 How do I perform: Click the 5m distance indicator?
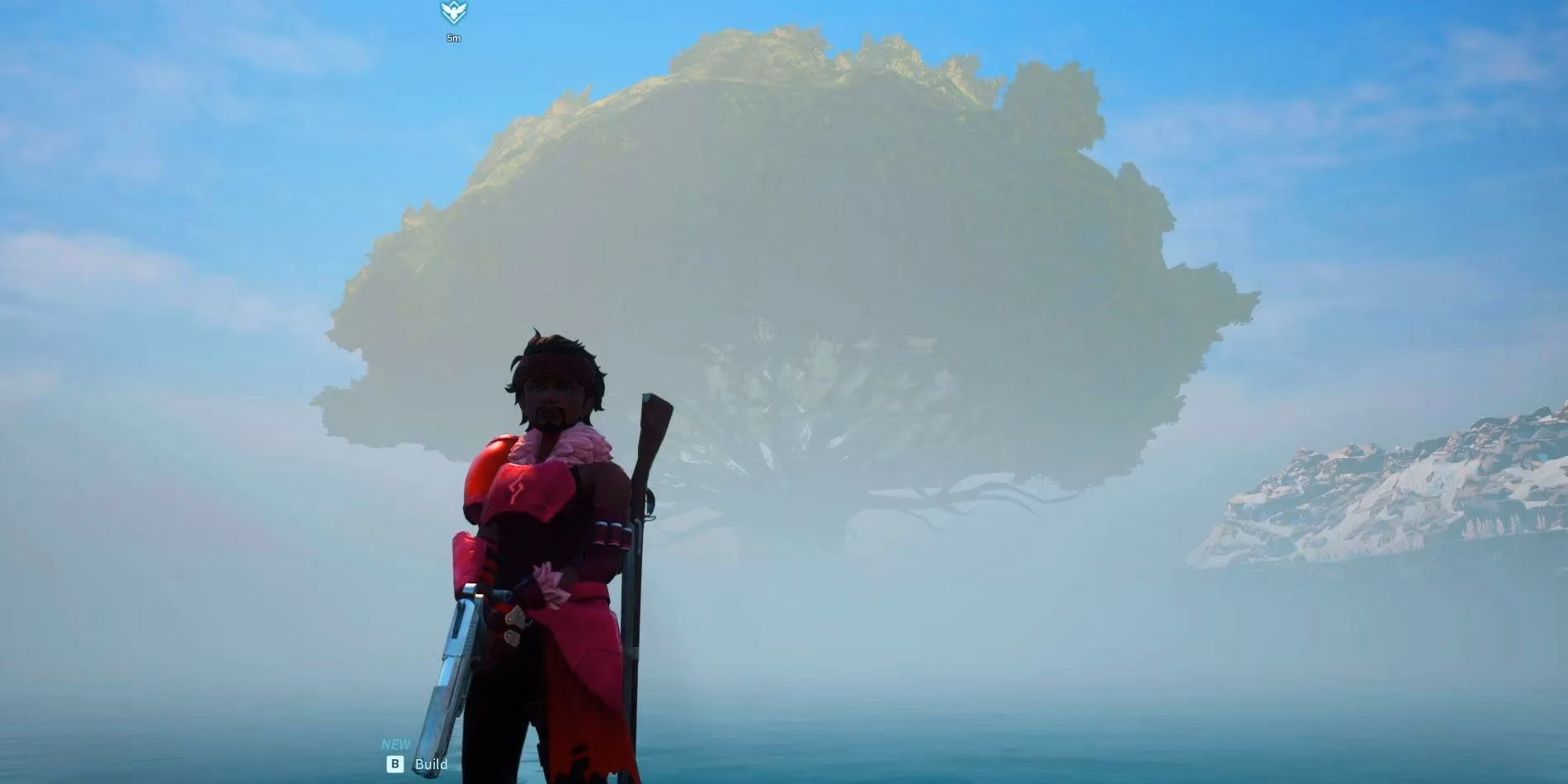click(x=453, y=37)
